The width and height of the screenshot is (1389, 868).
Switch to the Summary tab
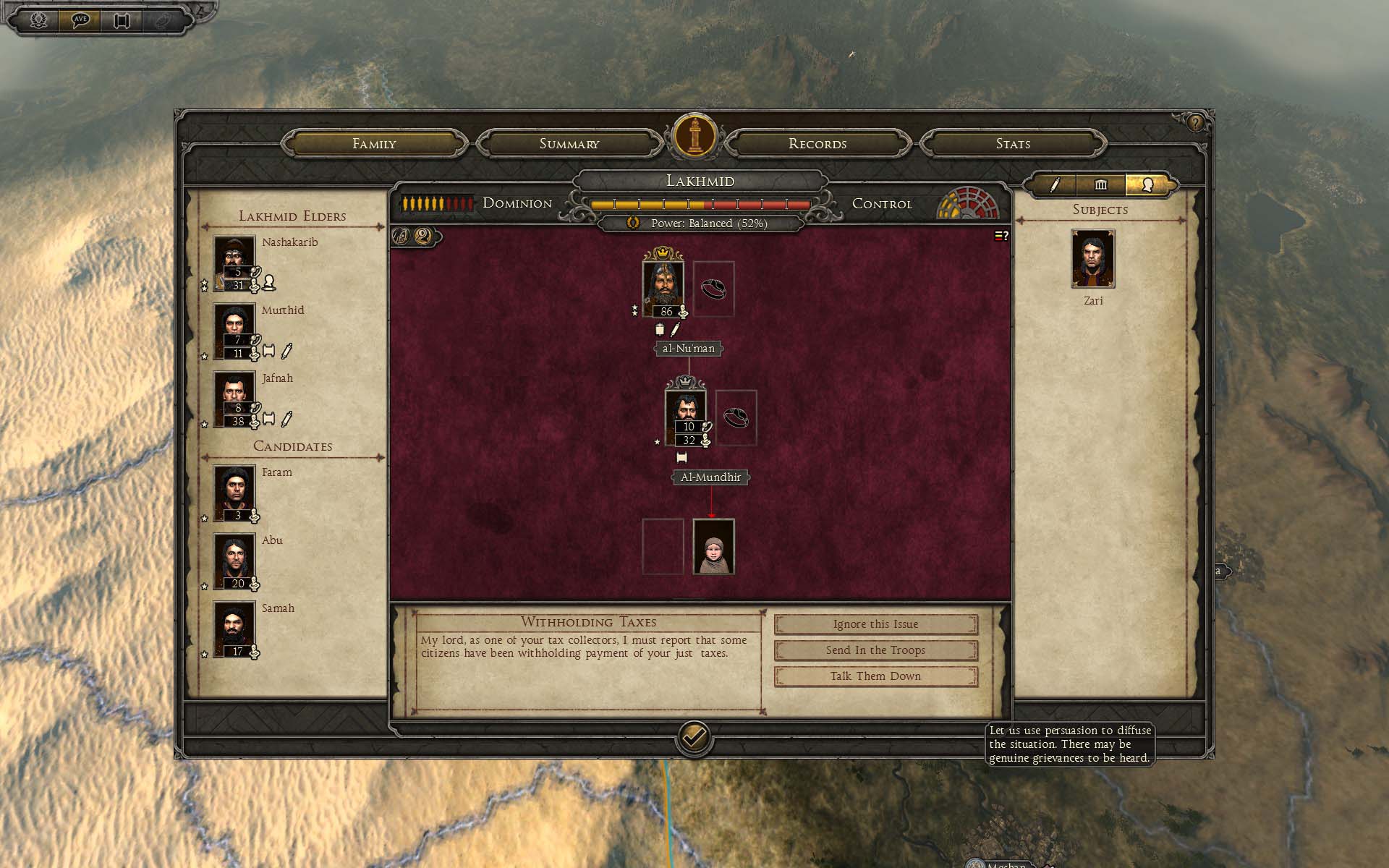(x=569, y=143)
